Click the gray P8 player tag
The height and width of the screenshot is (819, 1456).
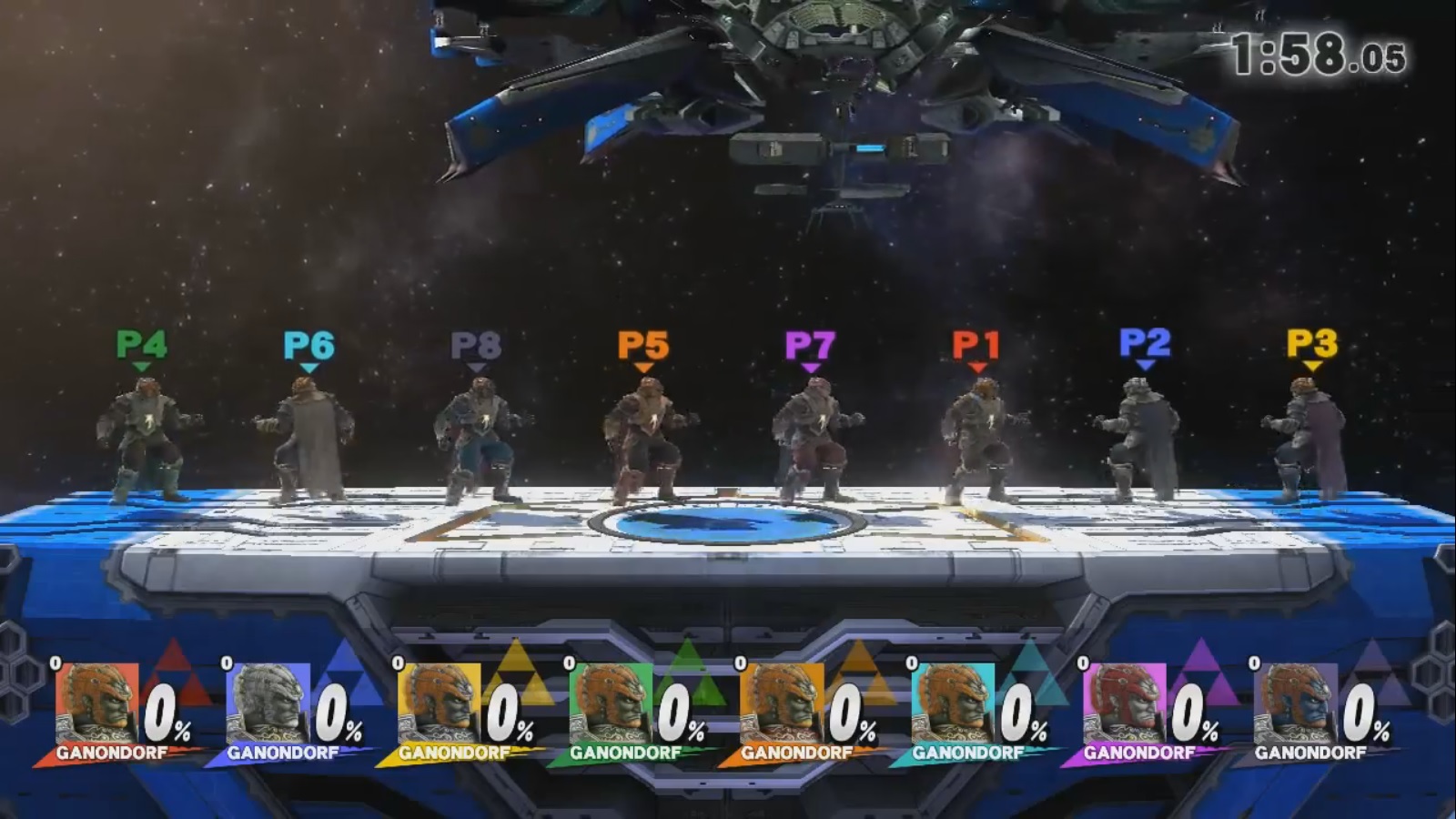[476, 346]
